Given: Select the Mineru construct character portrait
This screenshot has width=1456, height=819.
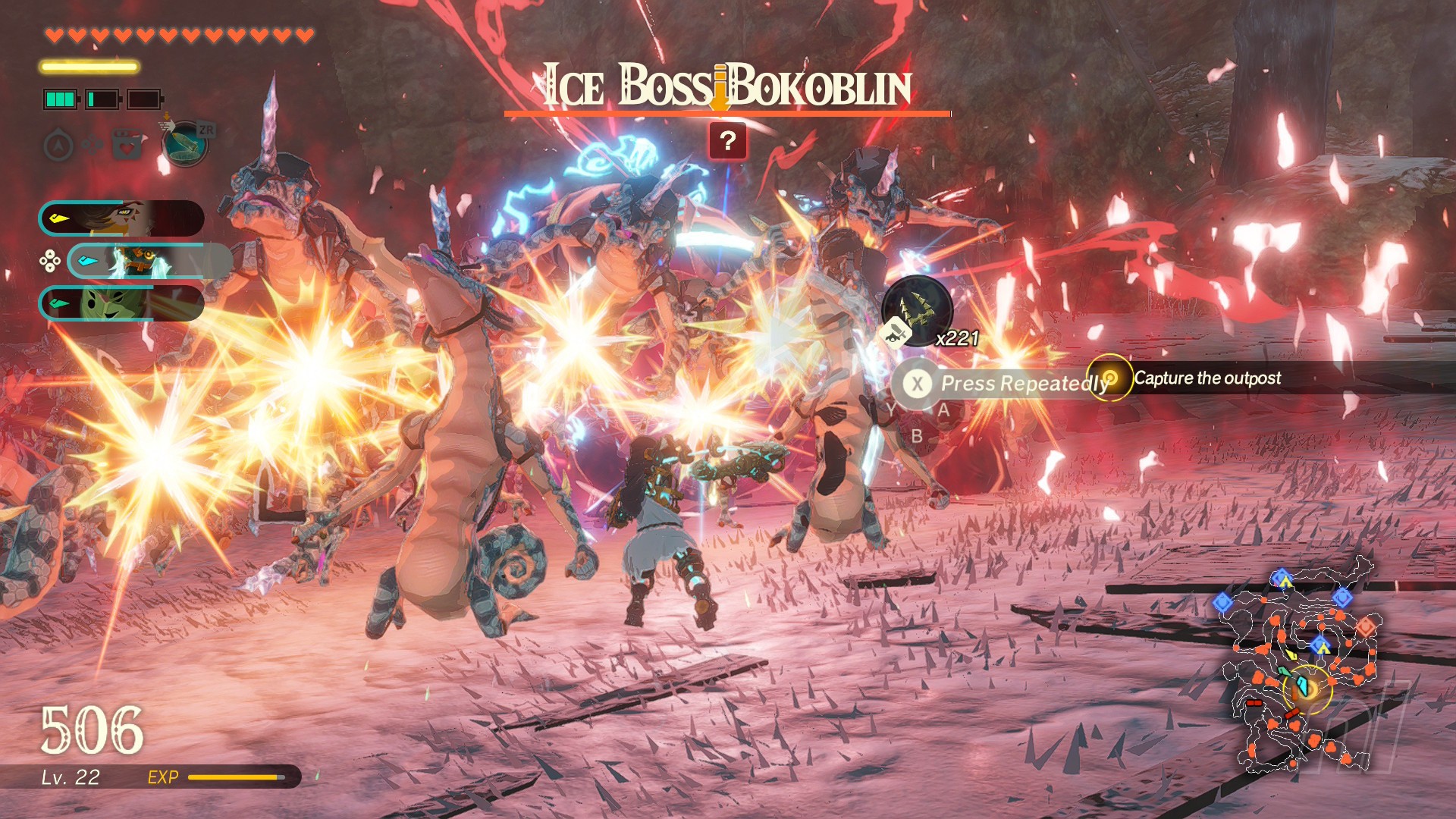Looking at the screenshot, I should [149, 262].
